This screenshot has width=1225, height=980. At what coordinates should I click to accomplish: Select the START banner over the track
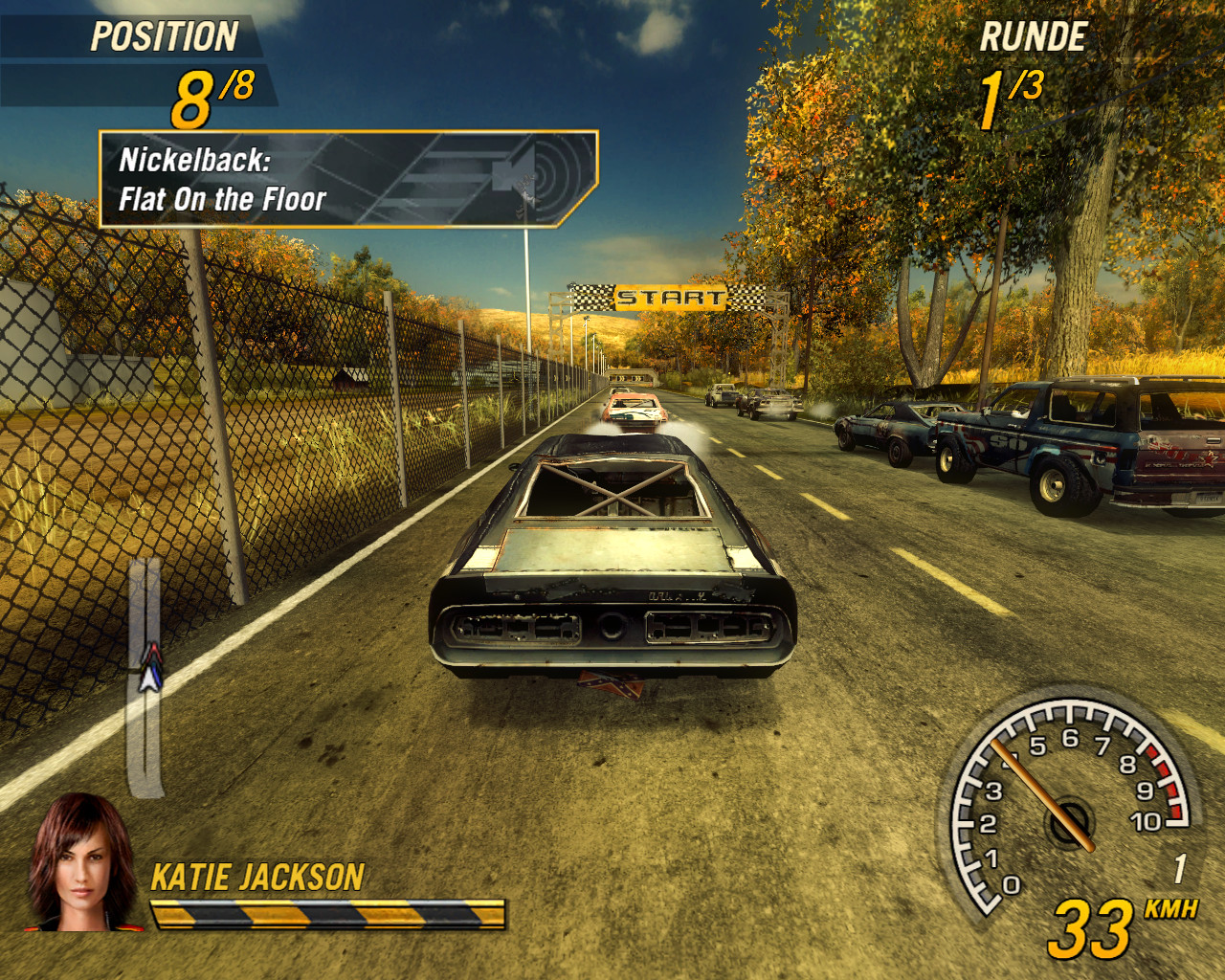pos(670,297)
